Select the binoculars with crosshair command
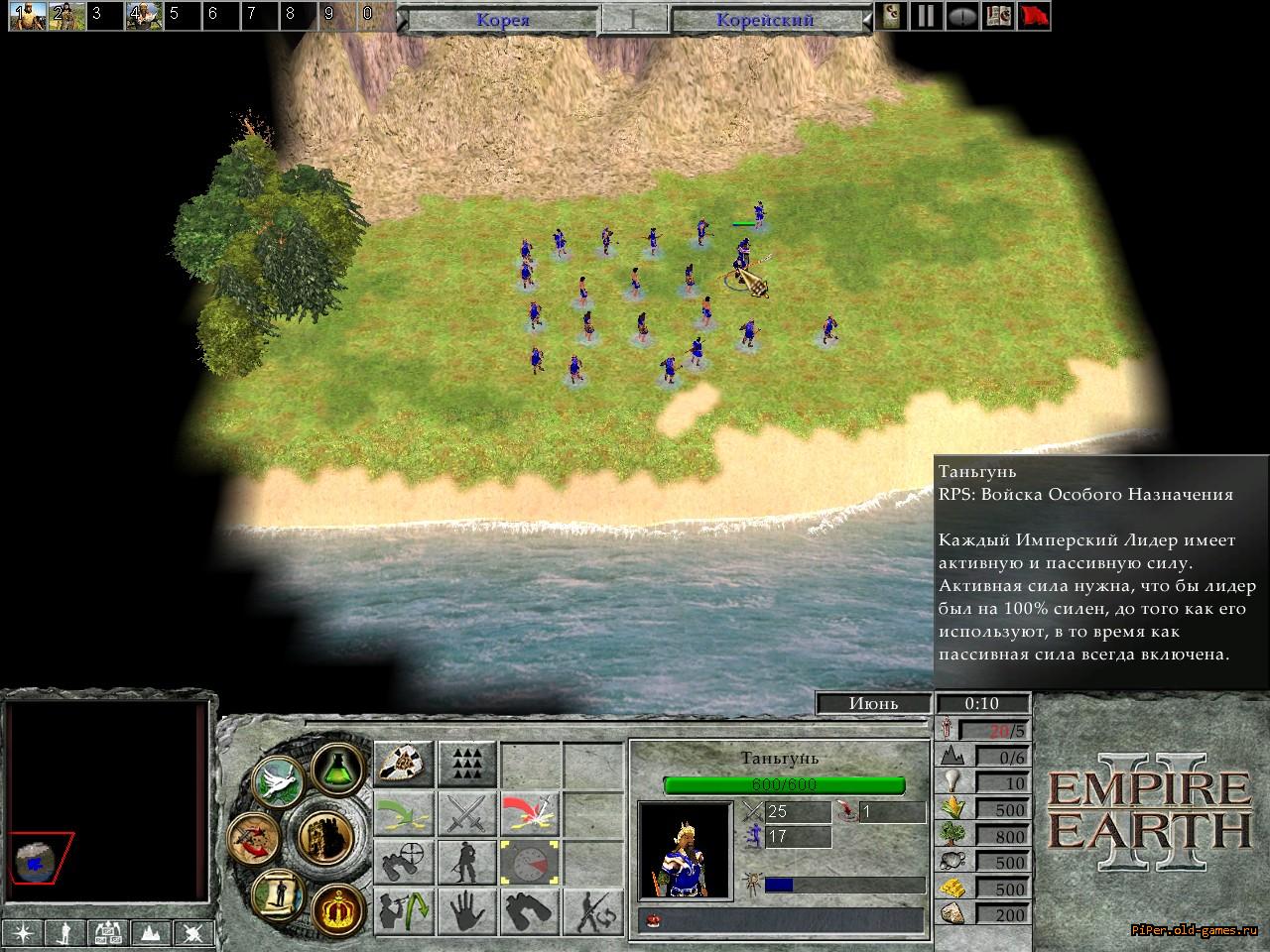The image size is (1270, 952). (404, 863)
